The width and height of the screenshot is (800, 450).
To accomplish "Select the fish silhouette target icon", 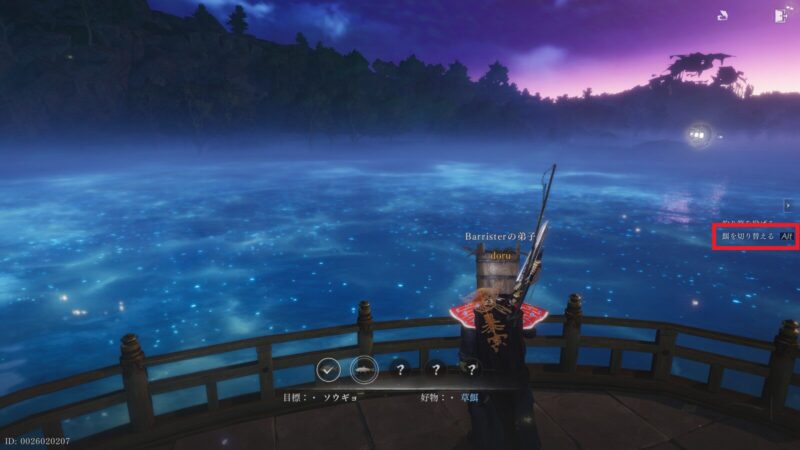I will (x=364, y=370).
